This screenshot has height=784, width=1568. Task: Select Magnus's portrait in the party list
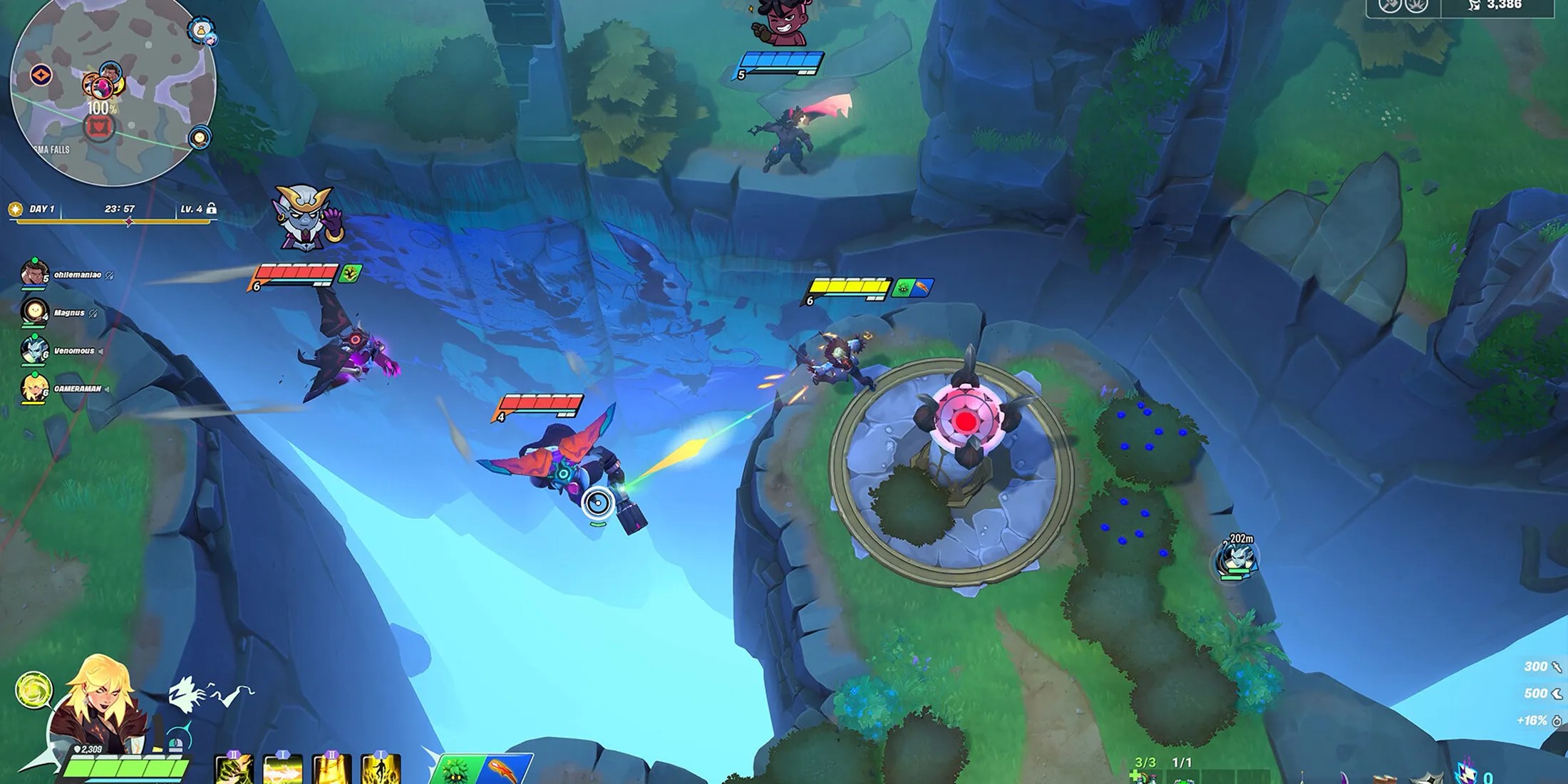[x=35, y=312]
